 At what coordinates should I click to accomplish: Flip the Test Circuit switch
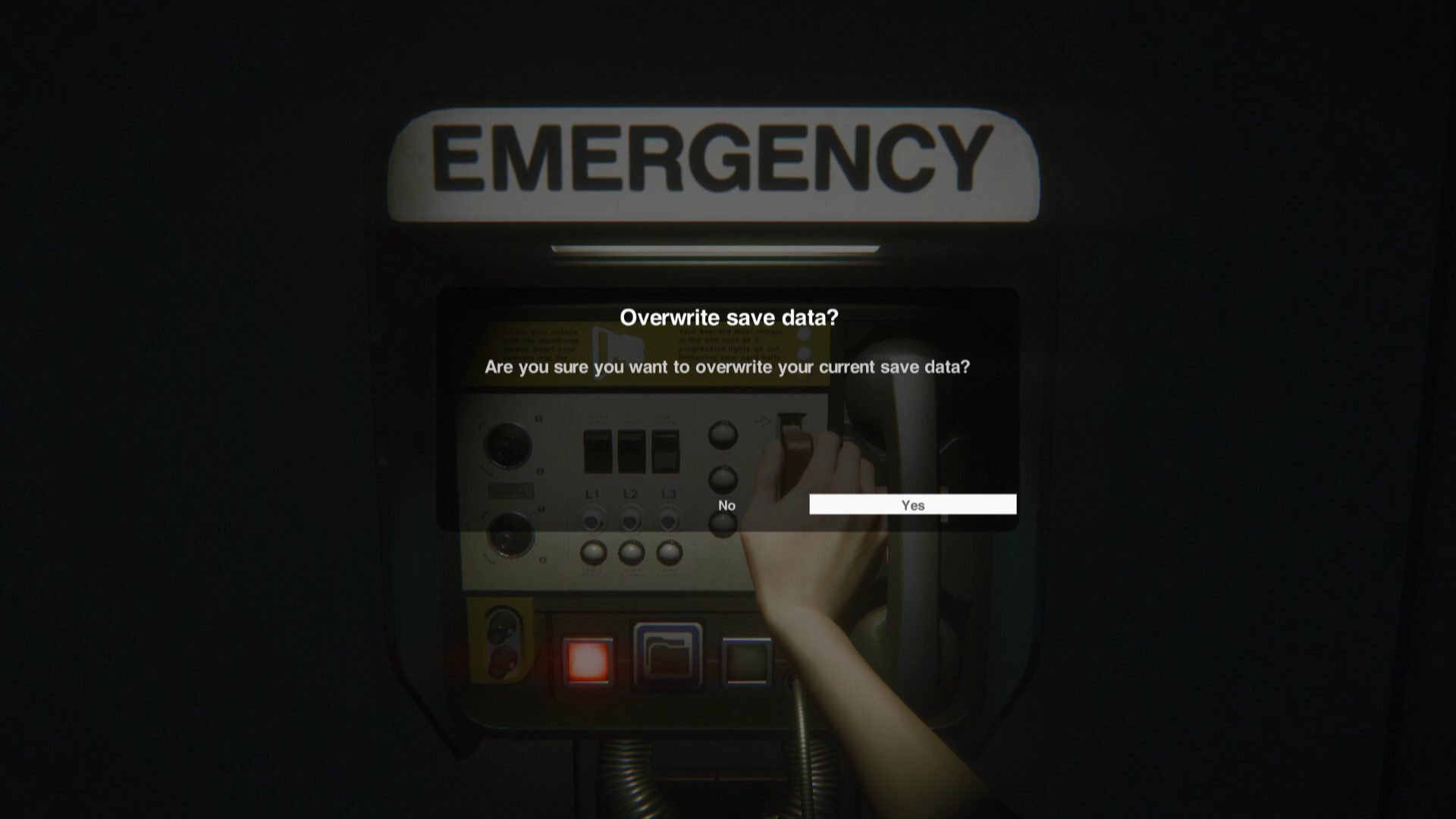point(631,451)
